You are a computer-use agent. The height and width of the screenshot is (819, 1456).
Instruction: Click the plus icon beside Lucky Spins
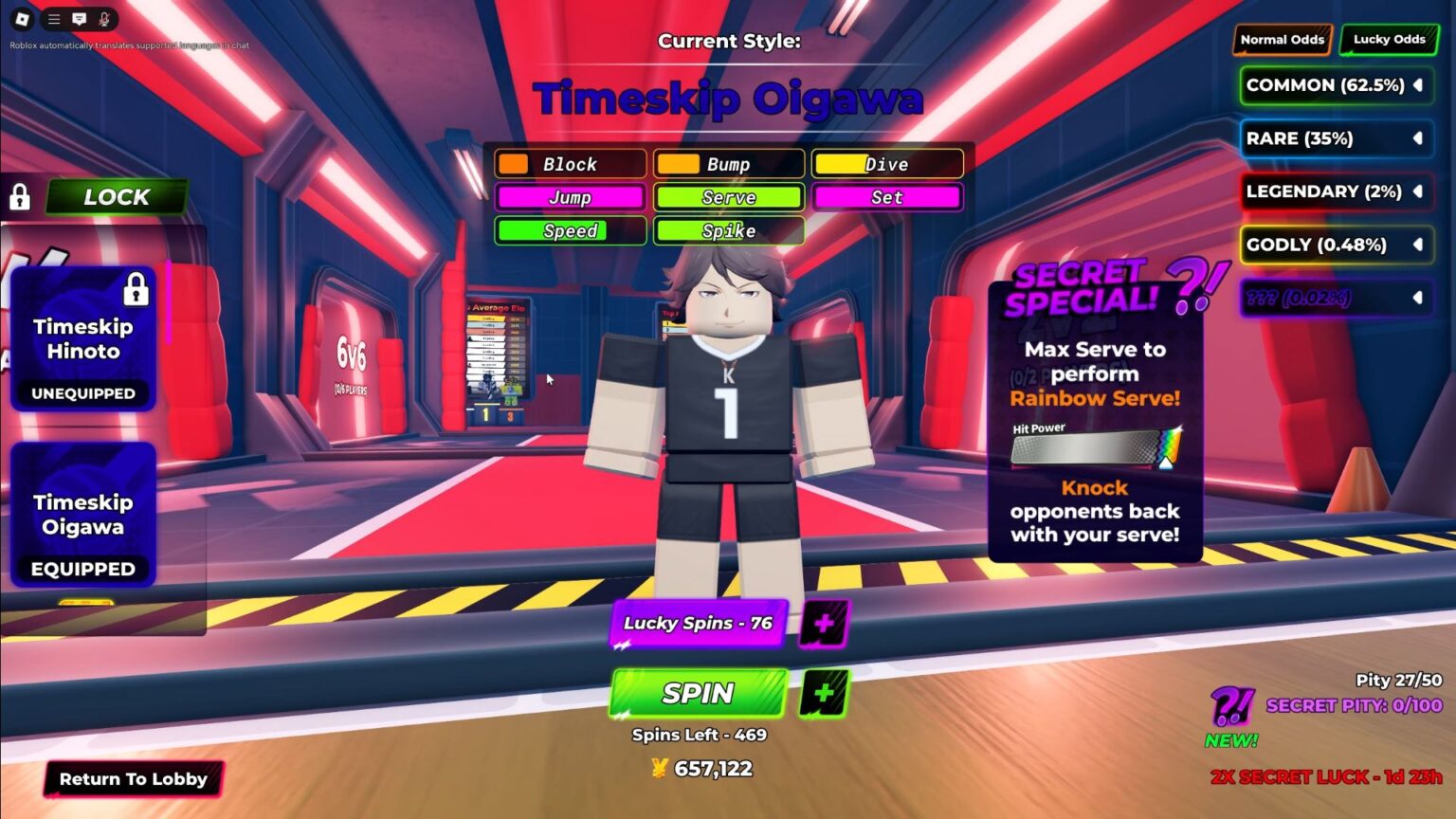(824, 624)
